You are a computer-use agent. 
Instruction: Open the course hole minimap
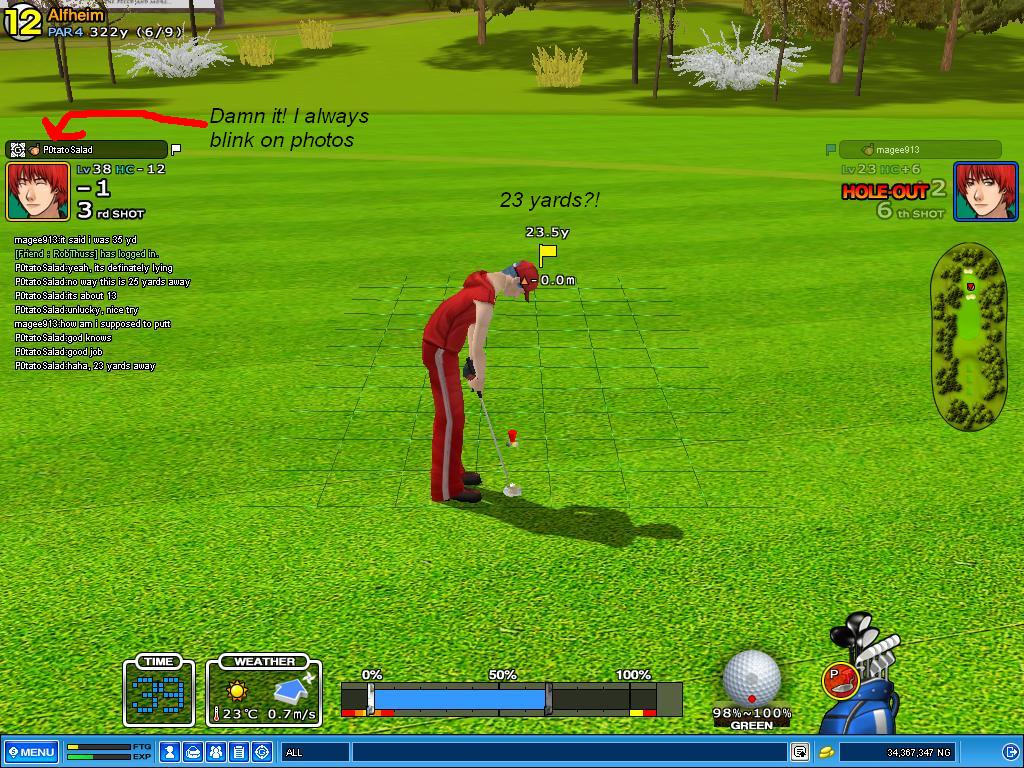pyautogui.click(x=968, y=332)
